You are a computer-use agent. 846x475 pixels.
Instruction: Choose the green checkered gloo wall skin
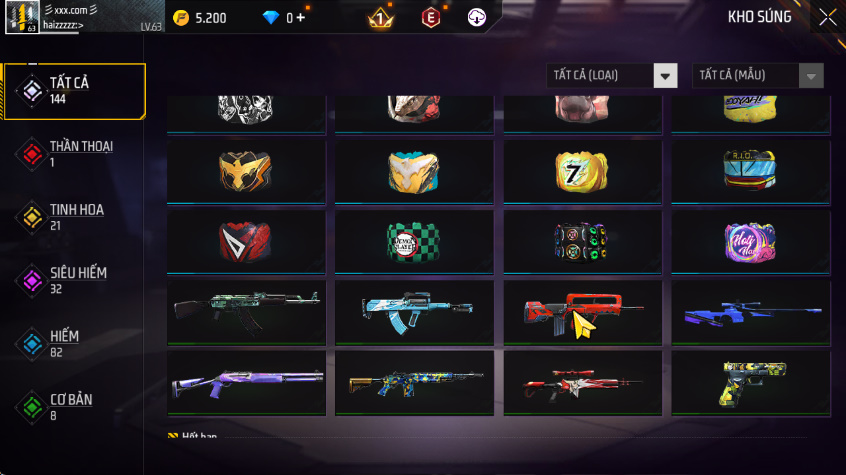pos(414,242)
